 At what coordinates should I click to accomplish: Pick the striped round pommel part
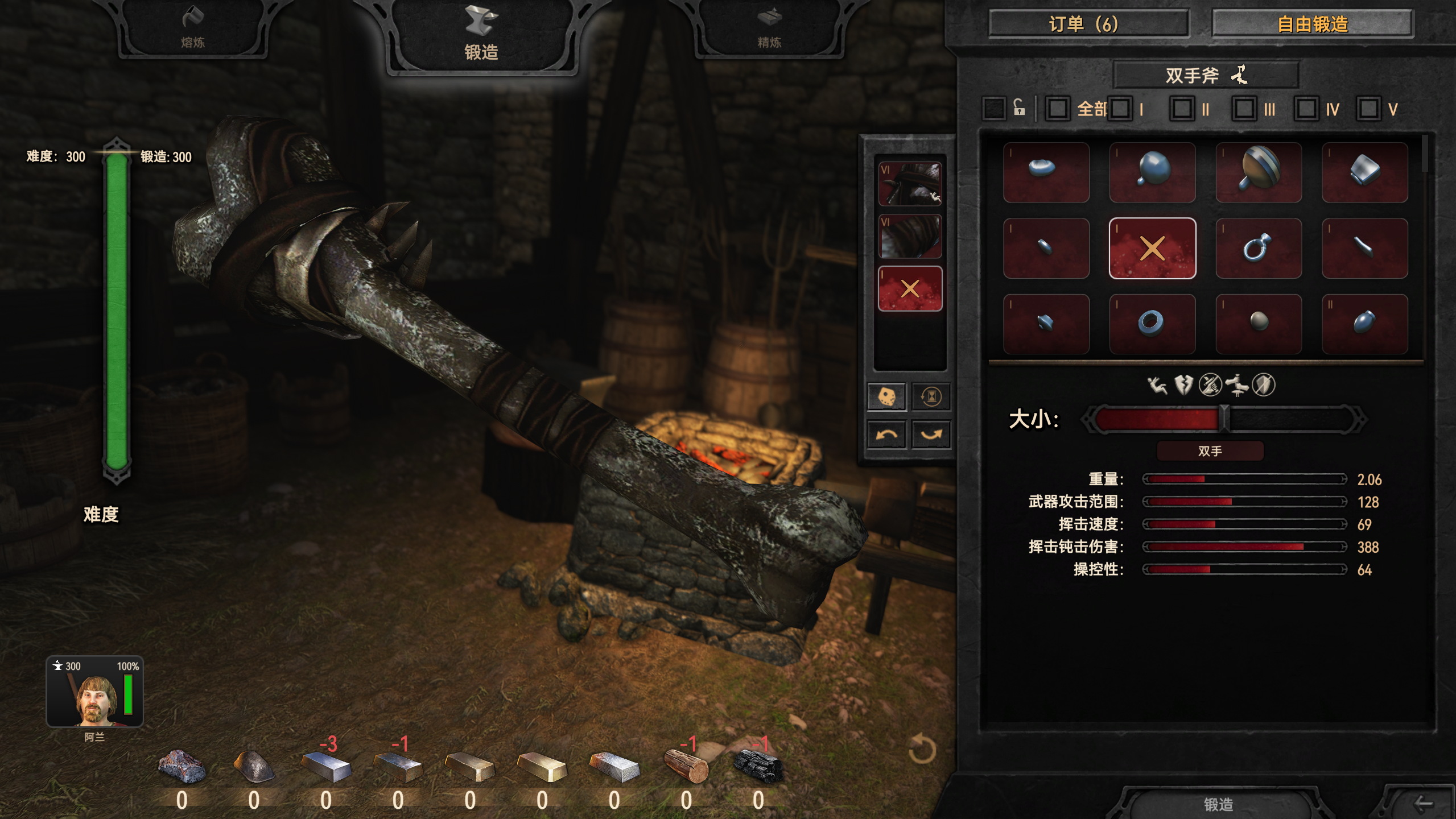[1258, 172]
